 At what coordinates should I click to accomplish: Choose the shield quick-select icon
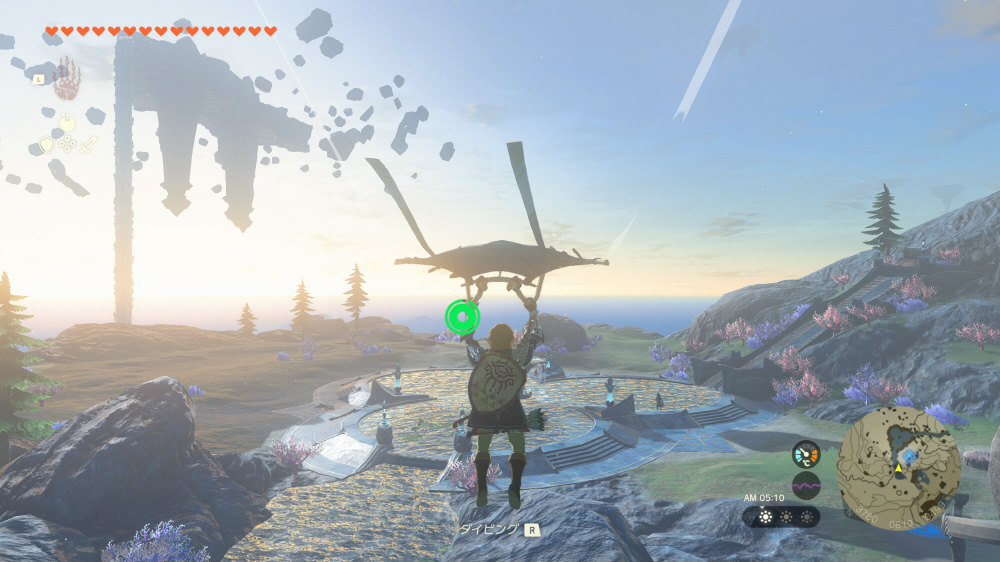(45, 144)
